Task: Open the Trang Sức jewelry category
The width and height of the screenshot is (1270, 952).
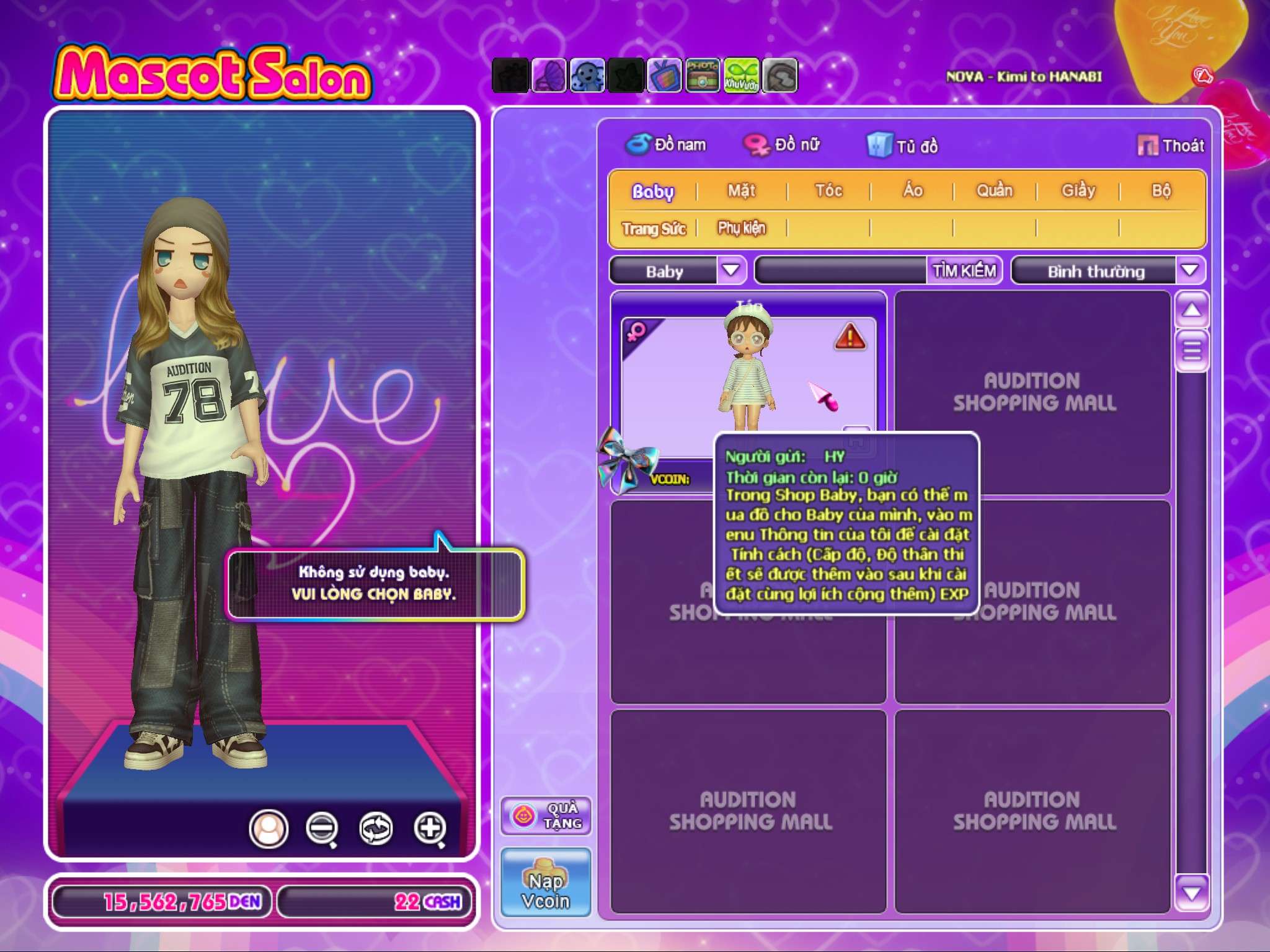Action: (x=654, y=229)
